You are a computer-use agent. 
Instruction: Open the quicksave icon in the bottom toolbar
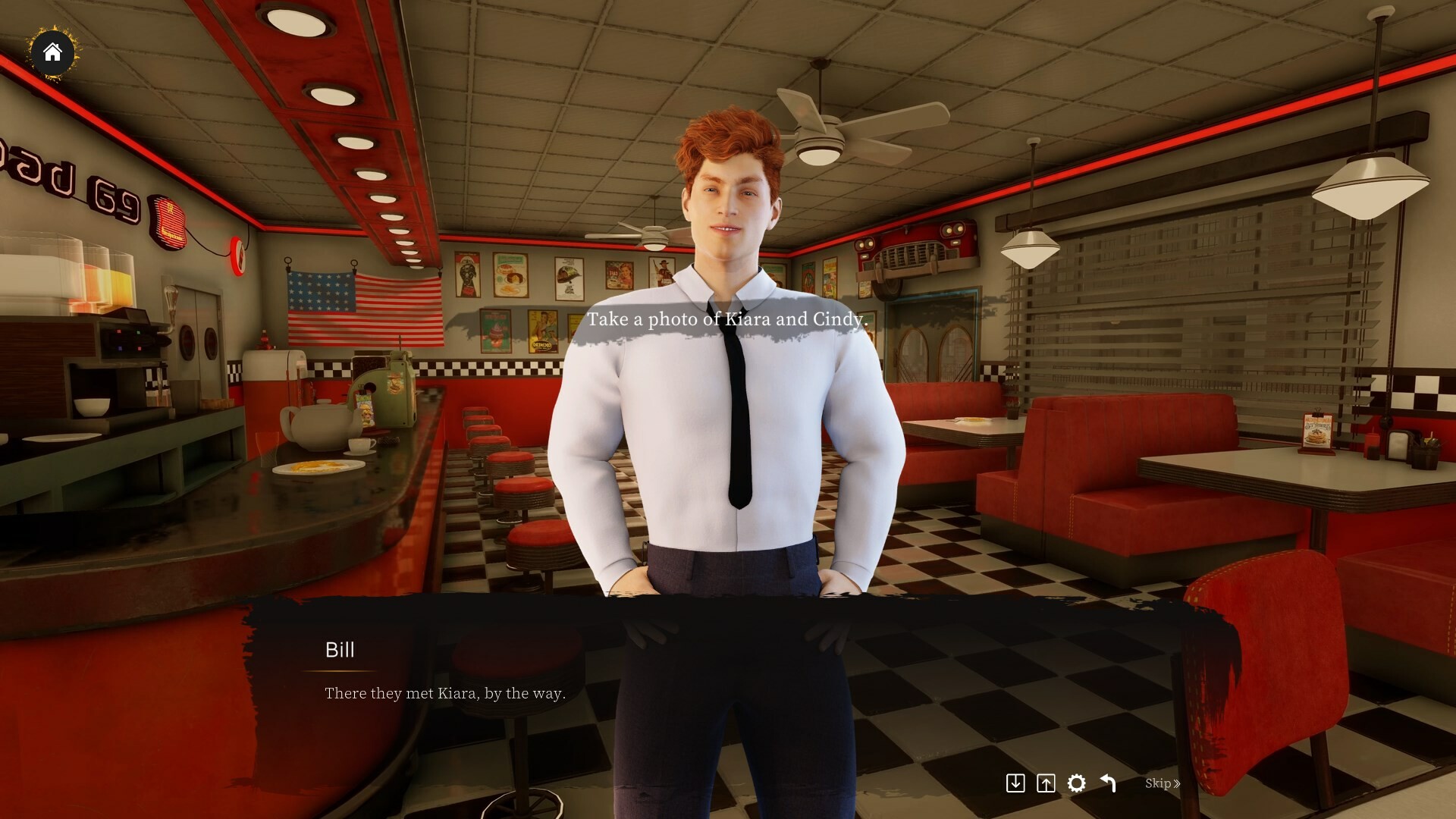(1017, 783)
